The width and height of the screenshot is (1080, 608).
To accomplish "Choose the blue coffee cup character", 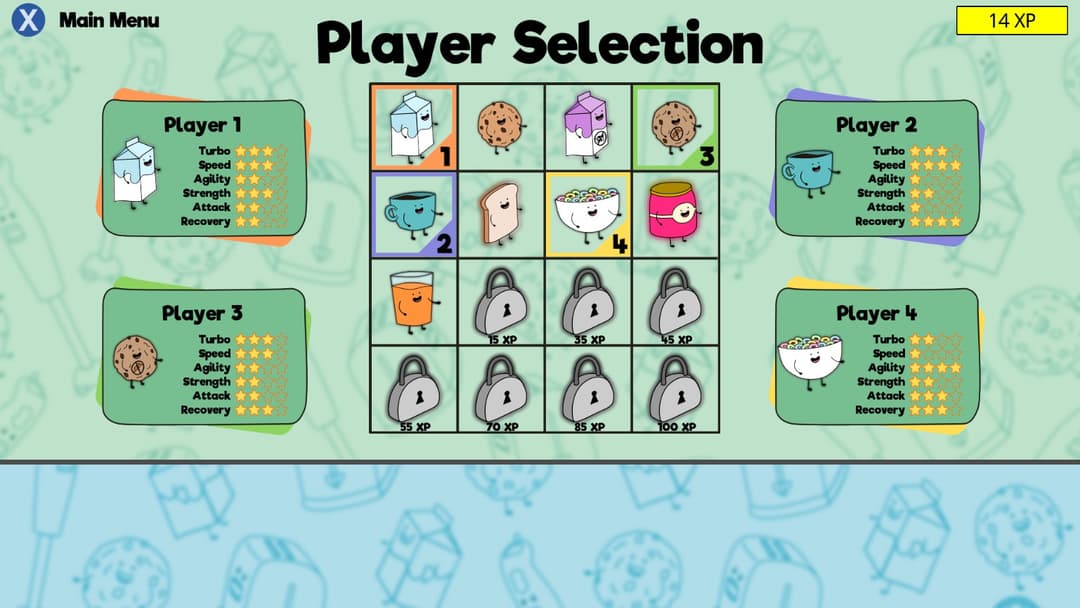I will click(413, 214).
